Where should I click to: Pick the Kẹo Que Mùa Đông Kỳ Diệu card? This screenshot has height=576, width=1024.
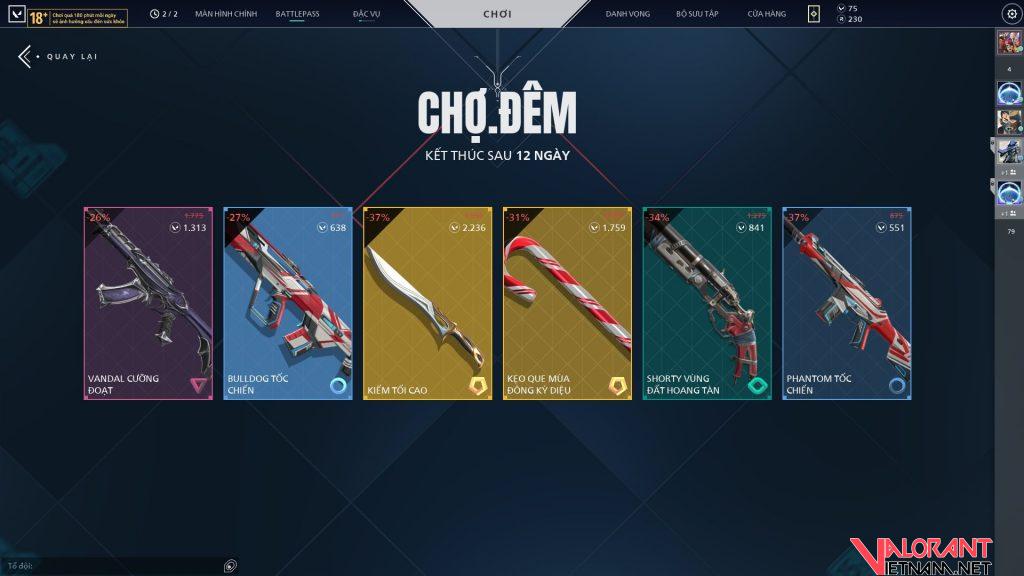tap(568, 304)
